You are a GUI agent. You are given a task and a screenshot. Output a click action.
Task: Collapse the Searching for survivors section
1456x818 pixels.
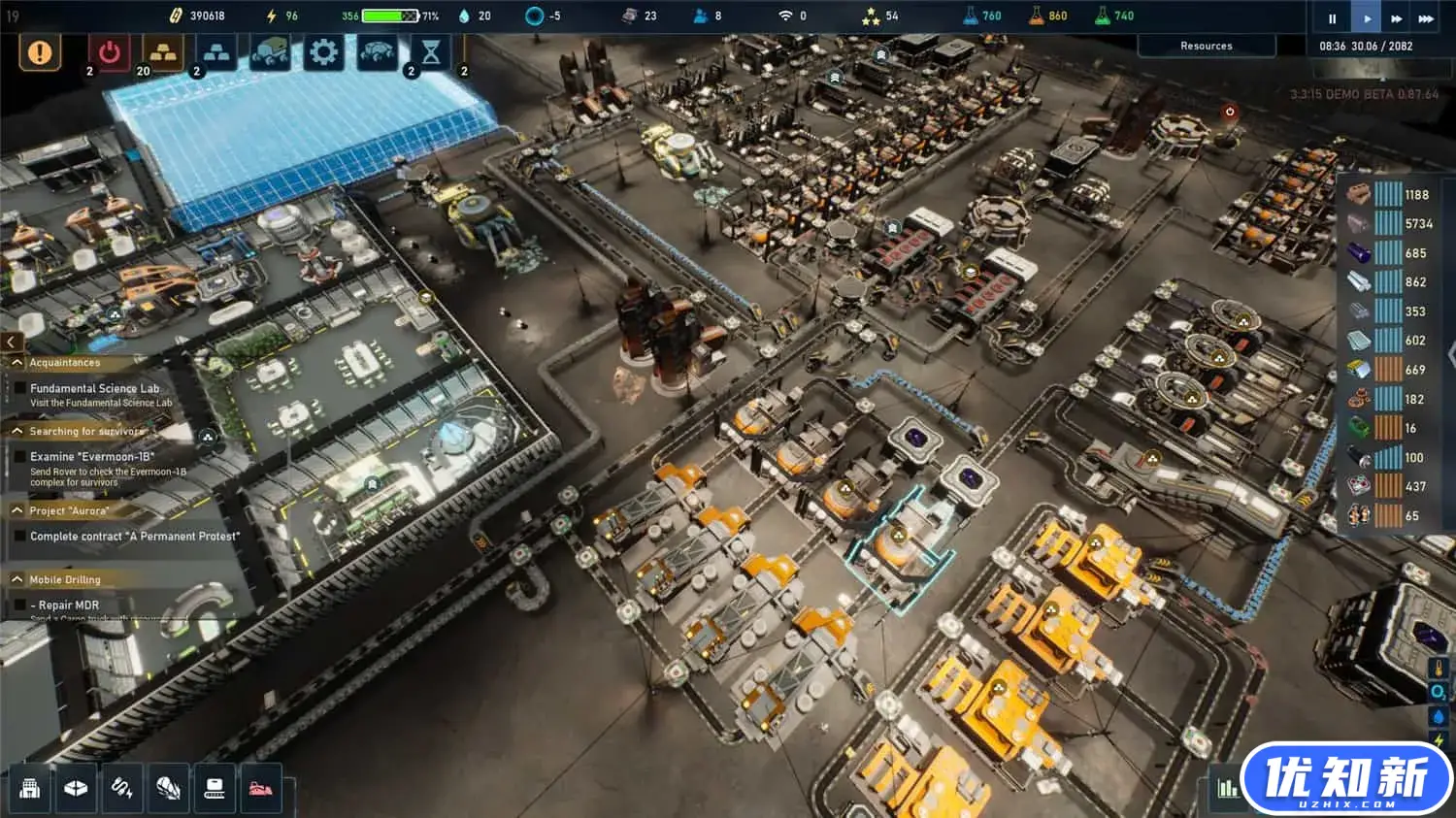click(x=17, y=431)
